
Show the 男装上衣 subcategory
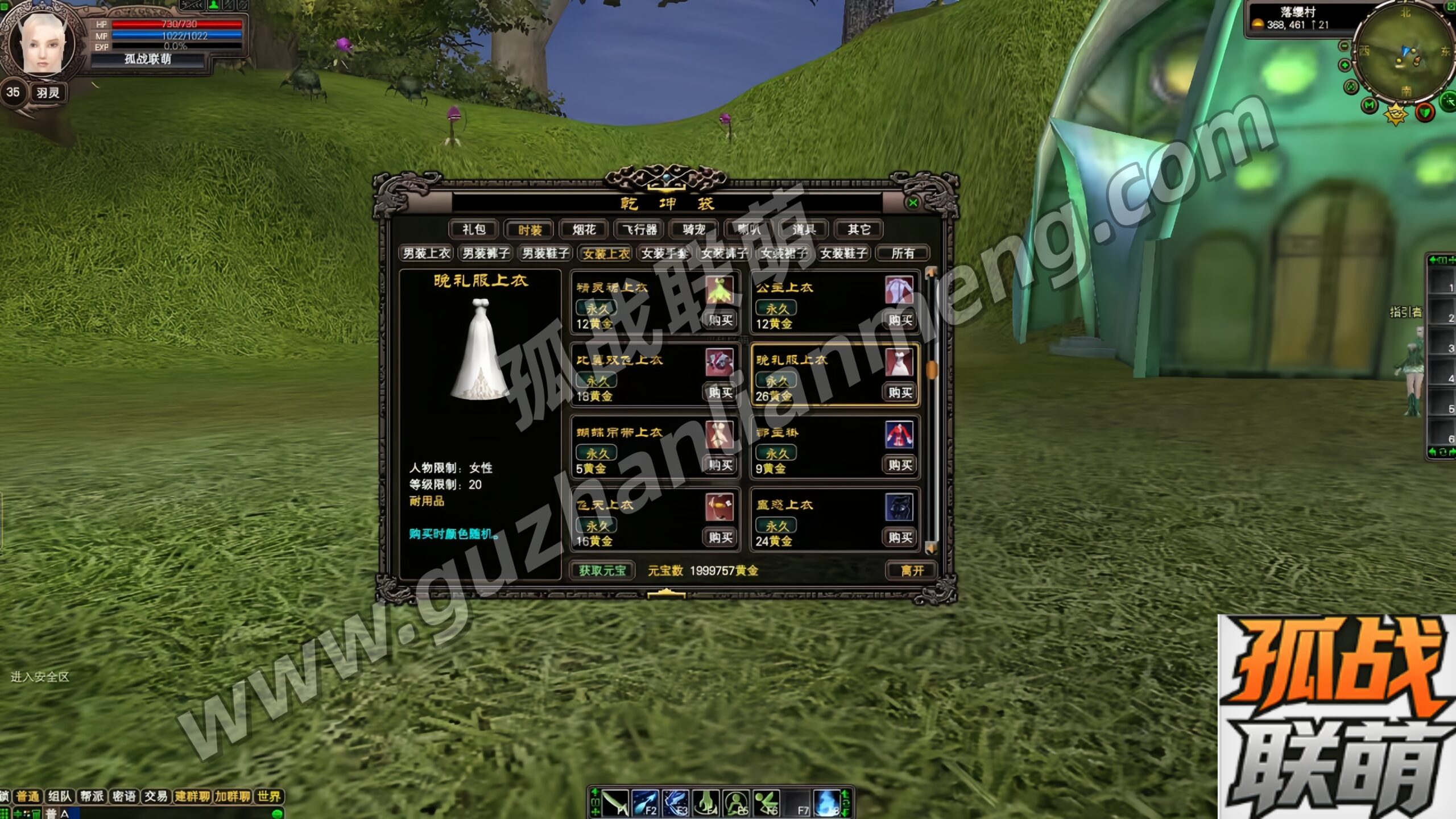(x=426, y=253)
